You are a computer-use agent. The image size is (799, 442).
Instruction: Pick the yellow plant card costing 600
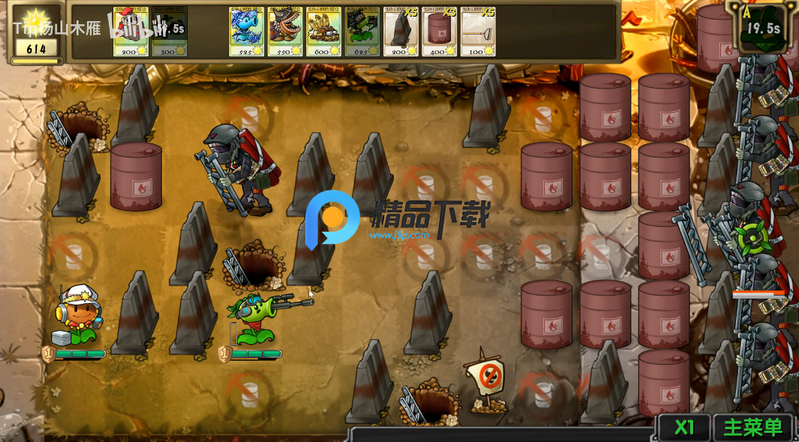pyautogui.click(x=323, y=31)
